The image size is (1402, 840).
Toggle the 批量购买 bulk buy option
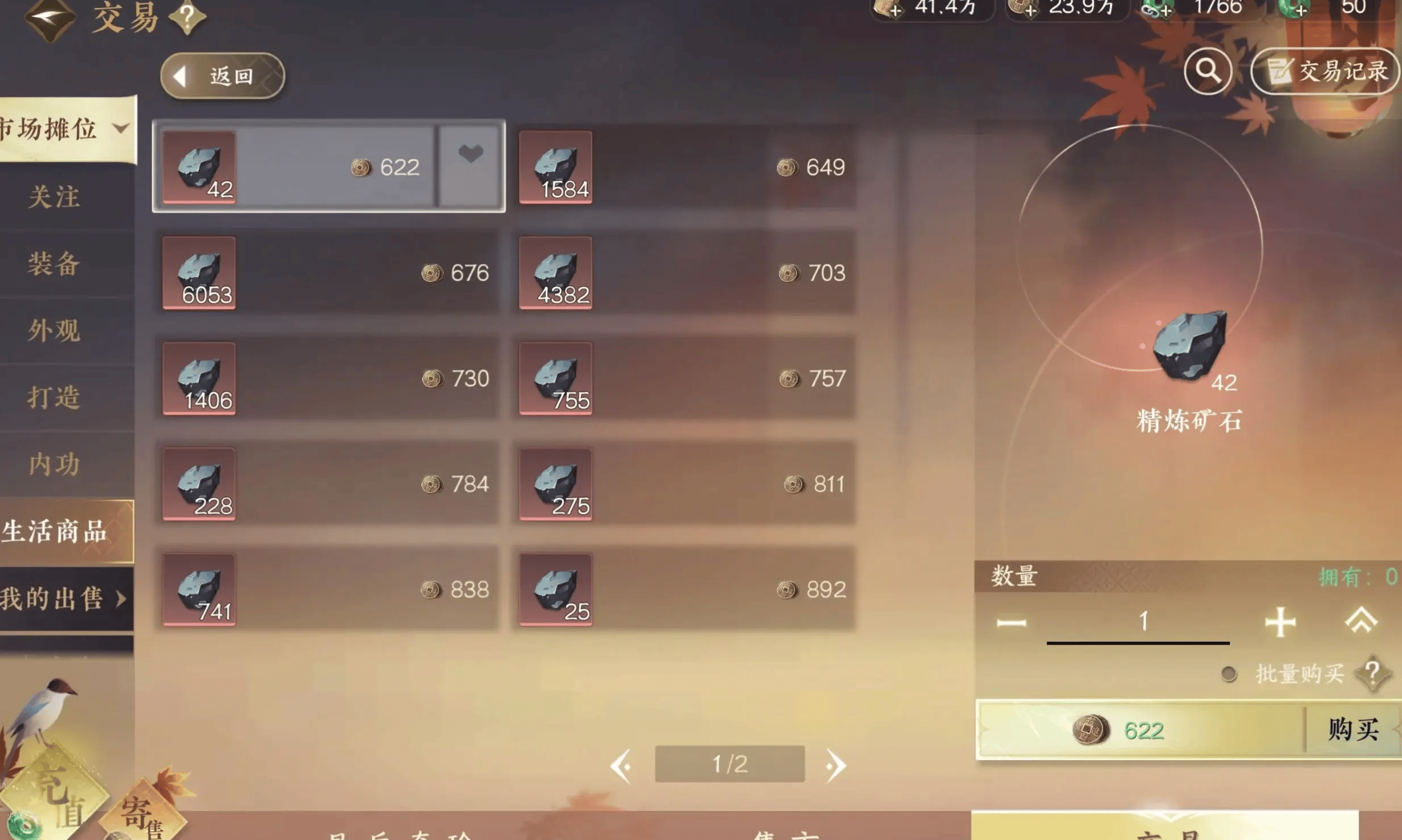tap(1229, 674)
